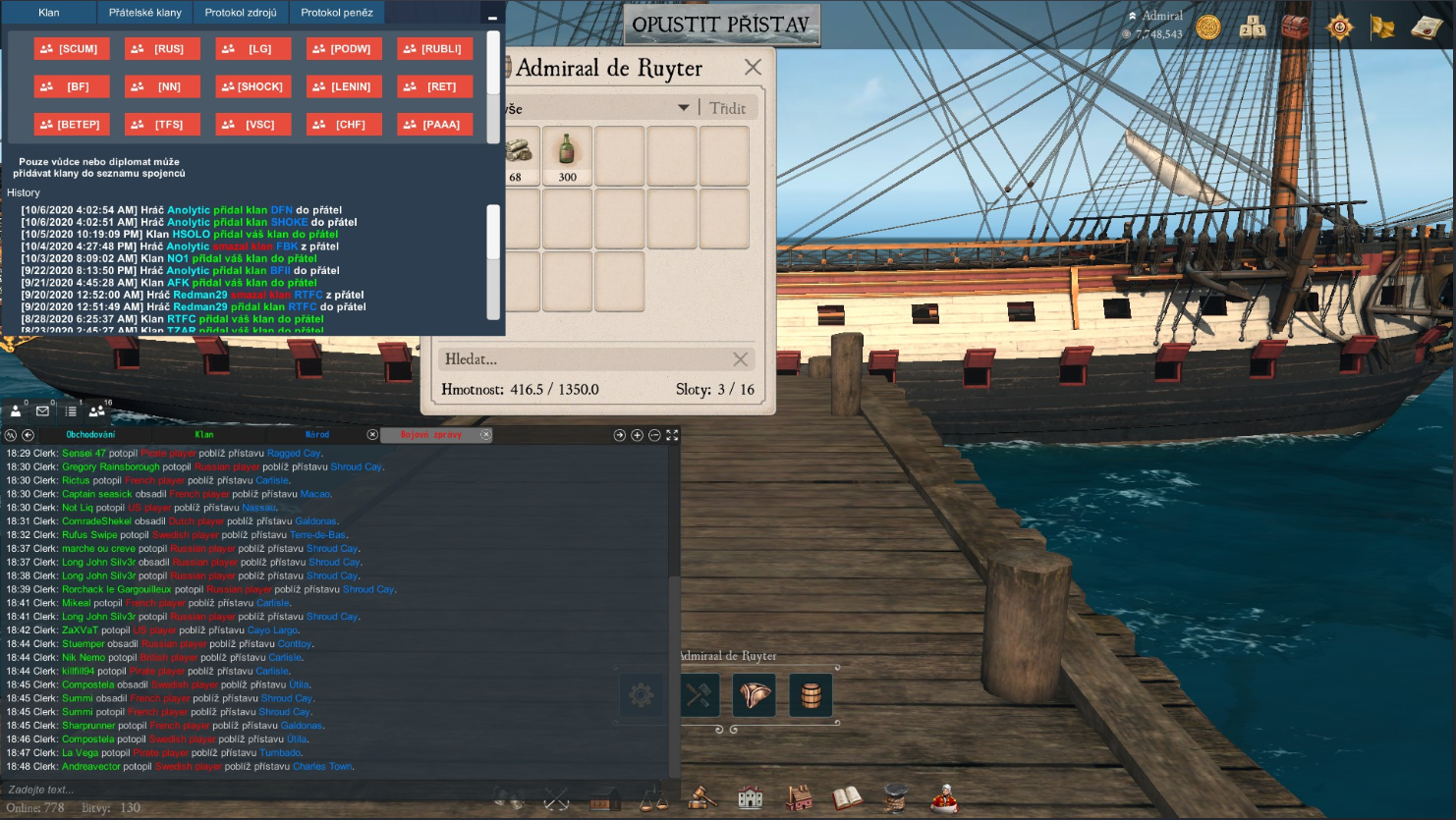1456x820 pixels.
Task: Open the Národ chat tab
Action: pos(316,434)
